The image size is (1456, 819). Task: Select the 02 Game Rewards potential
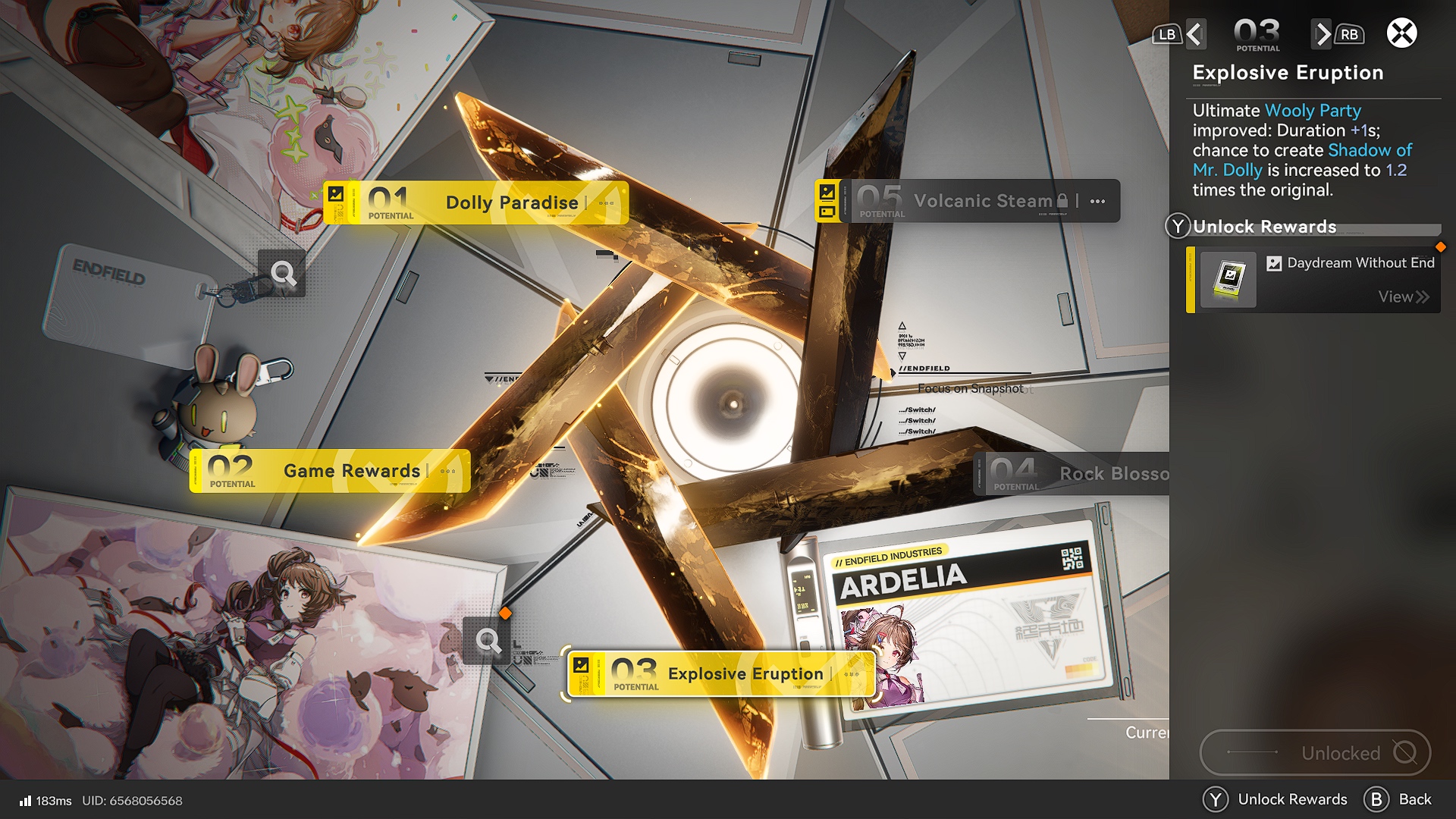[330, 471]
